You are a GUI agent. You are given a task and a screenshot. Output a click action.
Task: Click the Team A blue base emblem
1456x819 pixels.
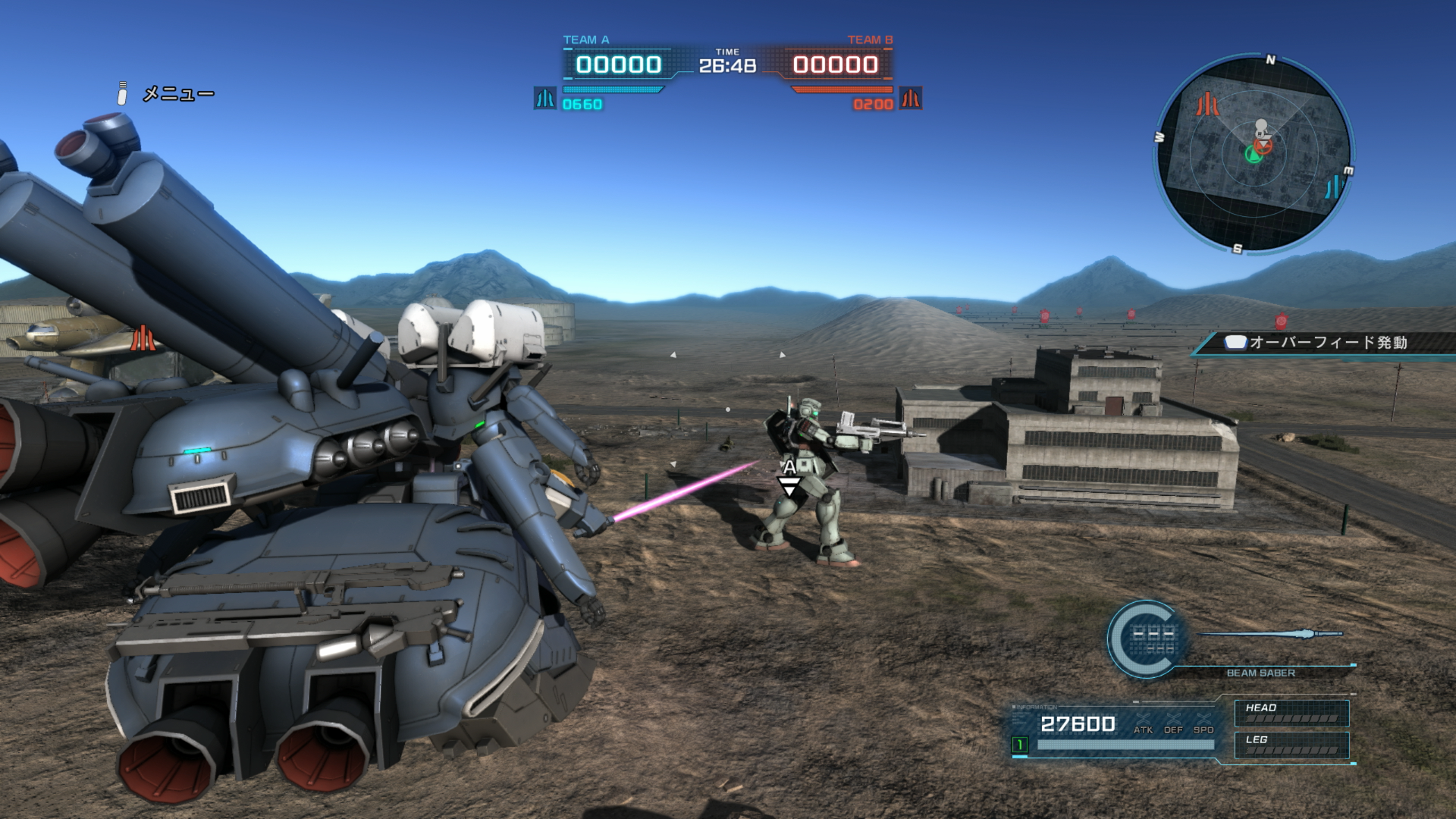(544, 99)
